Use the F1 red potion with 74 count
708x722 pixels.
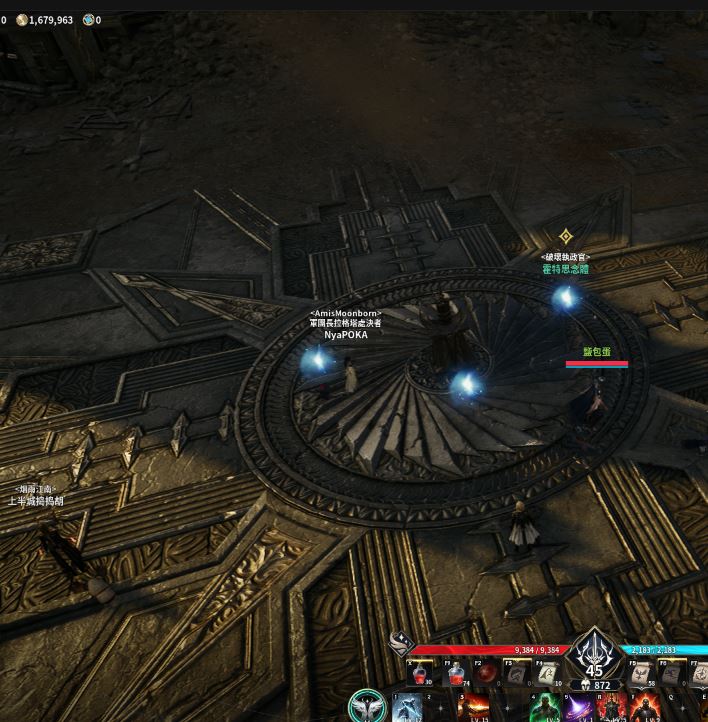456,674
